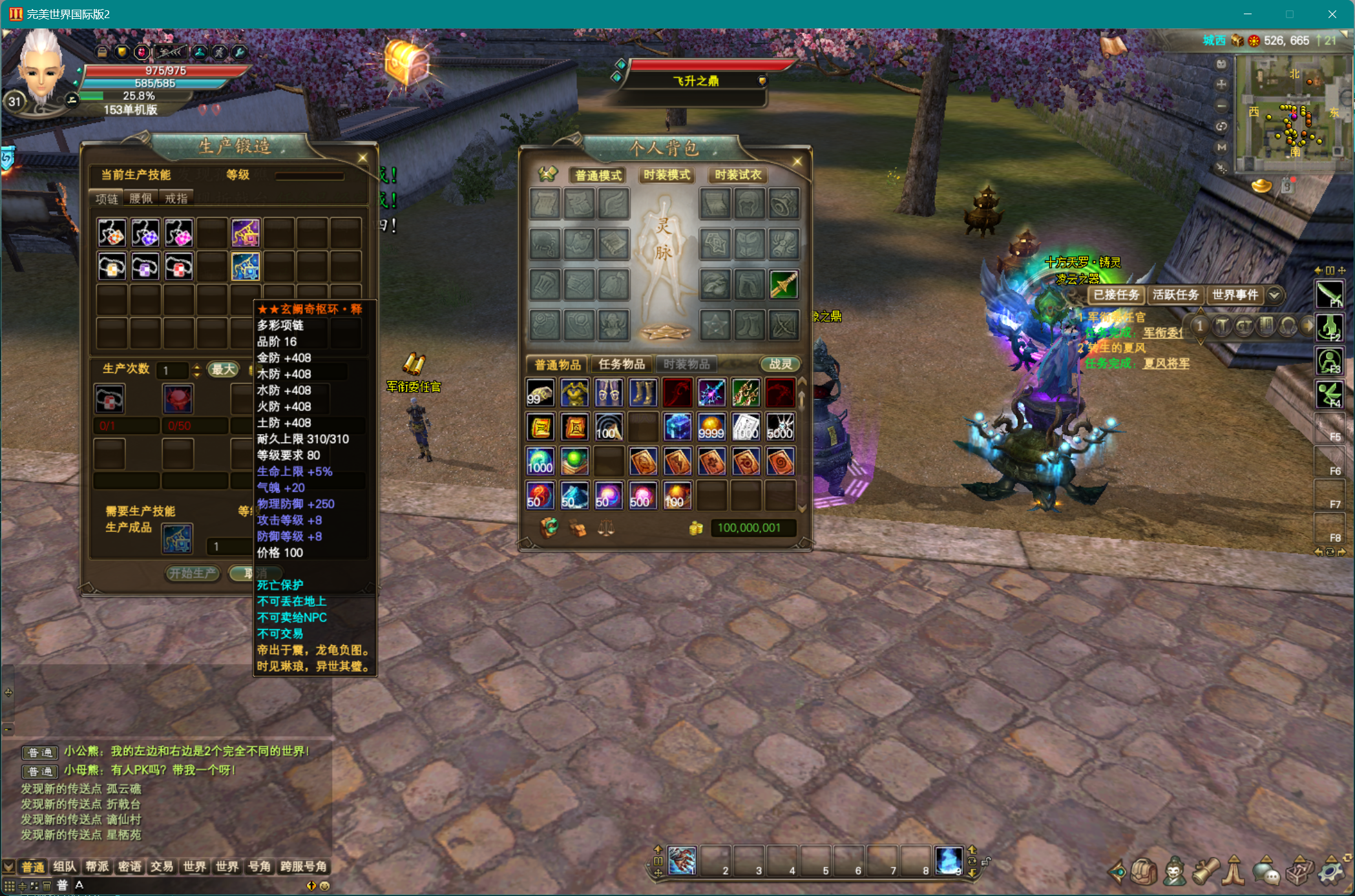The height and width of the screenshot is (896, 1355).
Task: Close the game window
Action: tap(1332, 14)
